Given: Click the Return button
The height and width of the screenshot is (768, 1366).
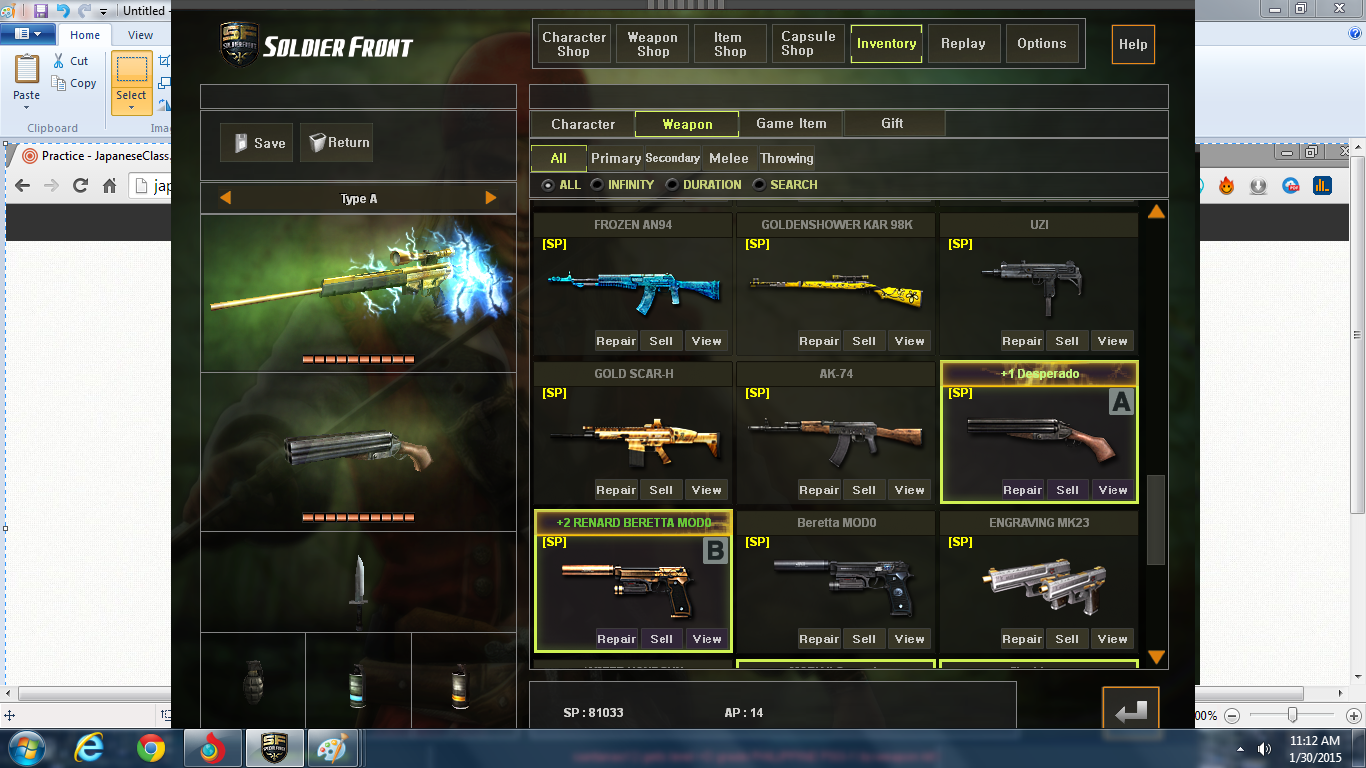Looking at the screenshot, I should coord(337,143).
